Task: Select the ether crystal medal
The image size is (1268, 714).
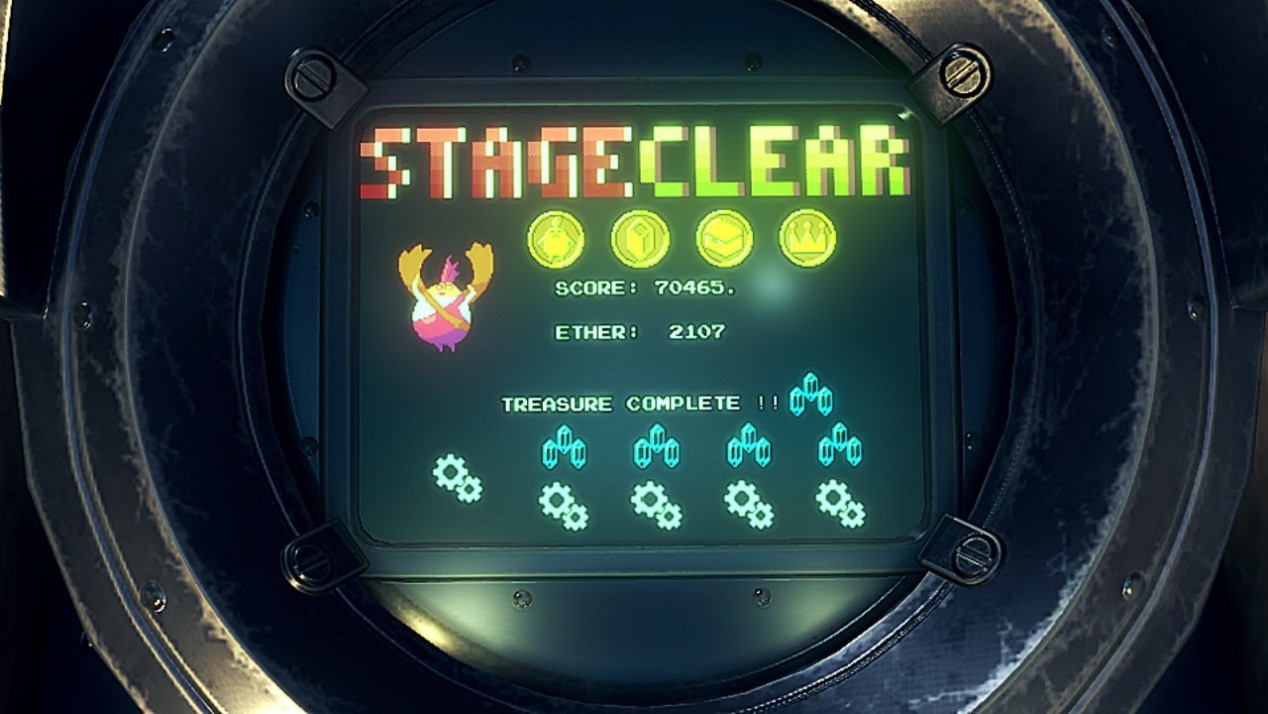Action: [640, 238]
